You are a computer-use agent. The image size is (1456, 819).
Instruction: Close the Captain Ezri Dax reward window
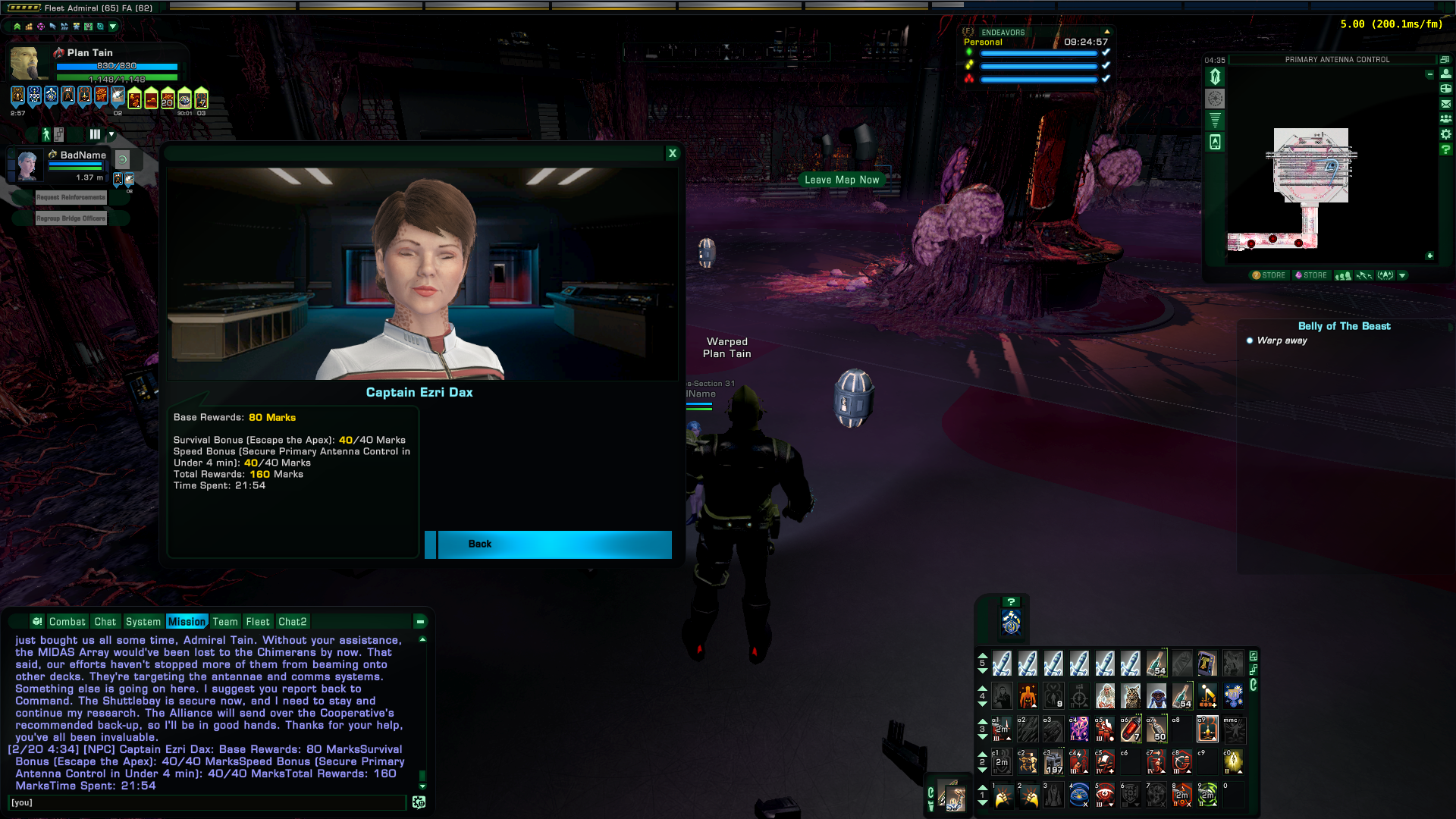672,153
